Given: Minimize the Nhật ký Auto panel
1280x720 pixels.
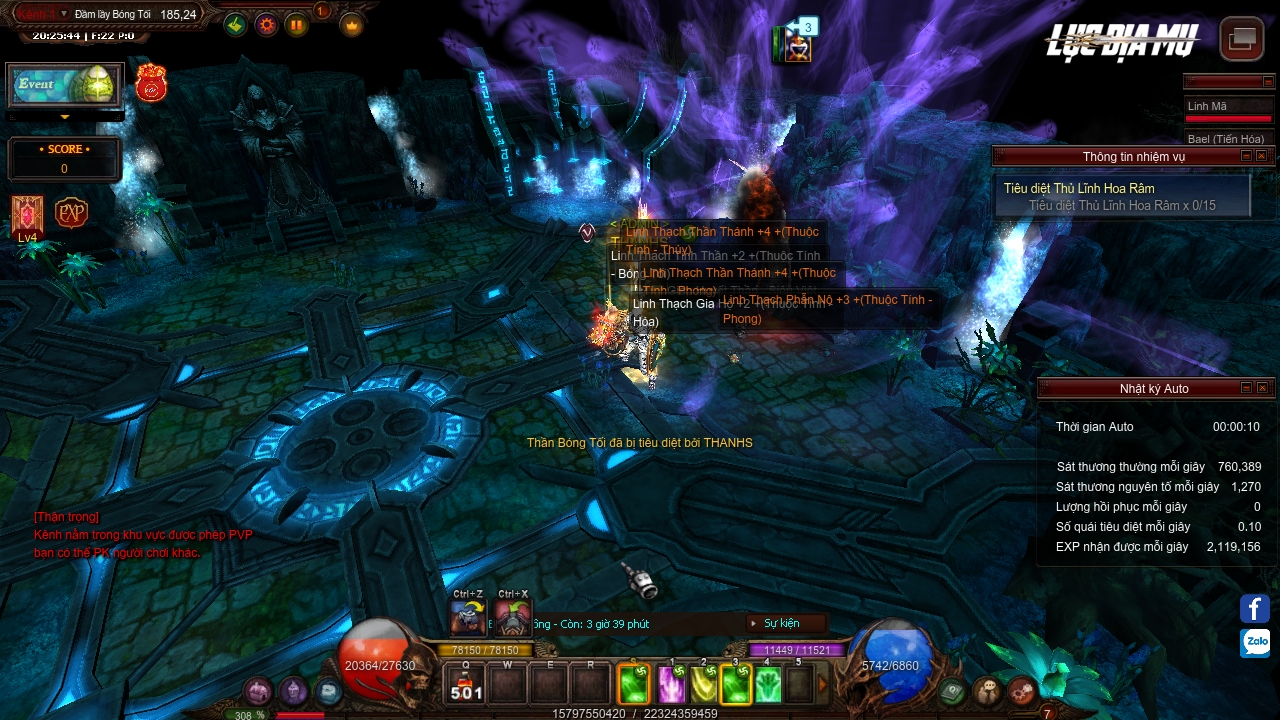Looking at the screenshot, I should (x=1246, y=388).
